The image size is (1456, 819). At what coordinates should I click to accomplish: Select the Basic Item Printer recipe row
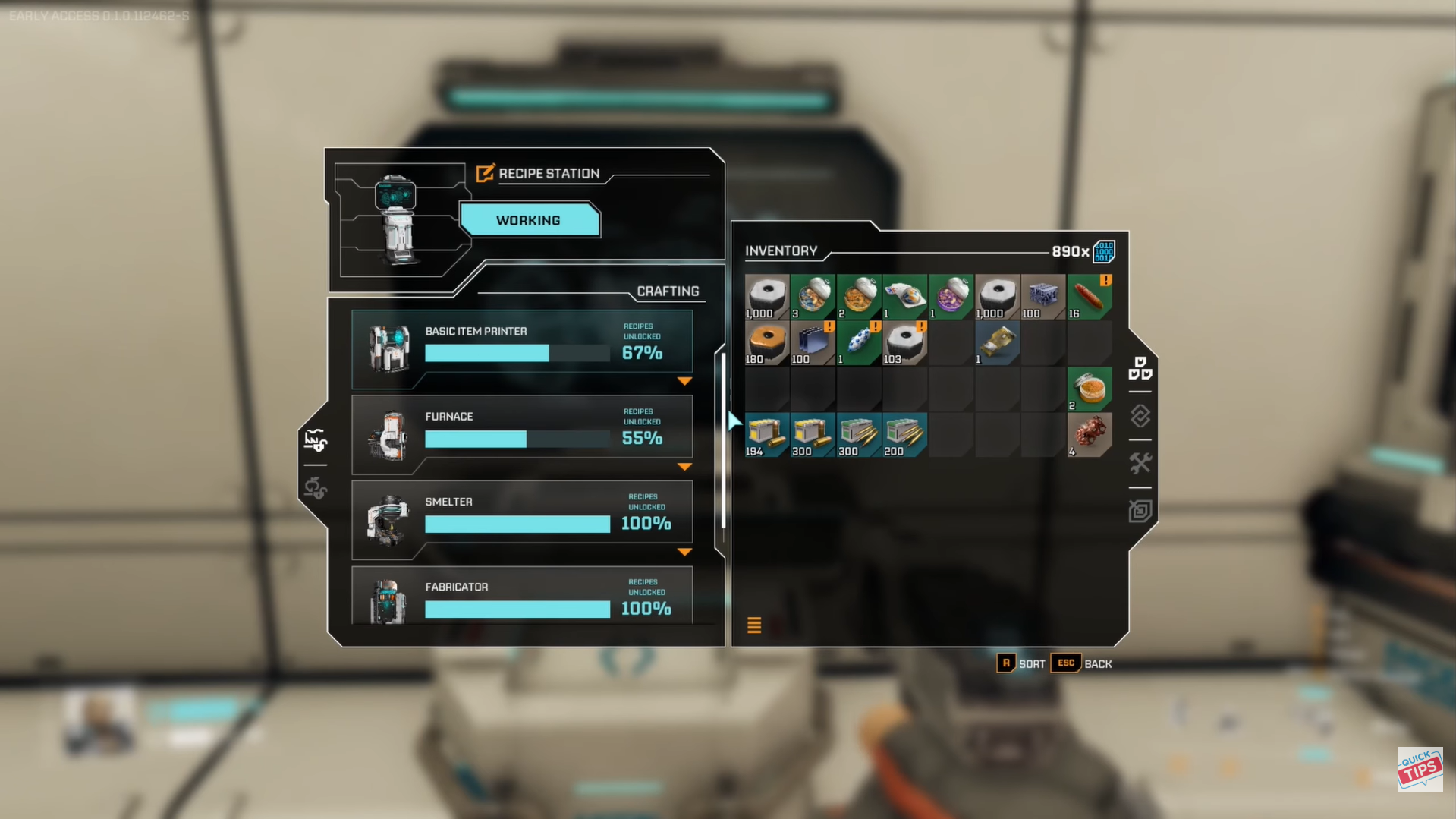(x=521, y=348)
